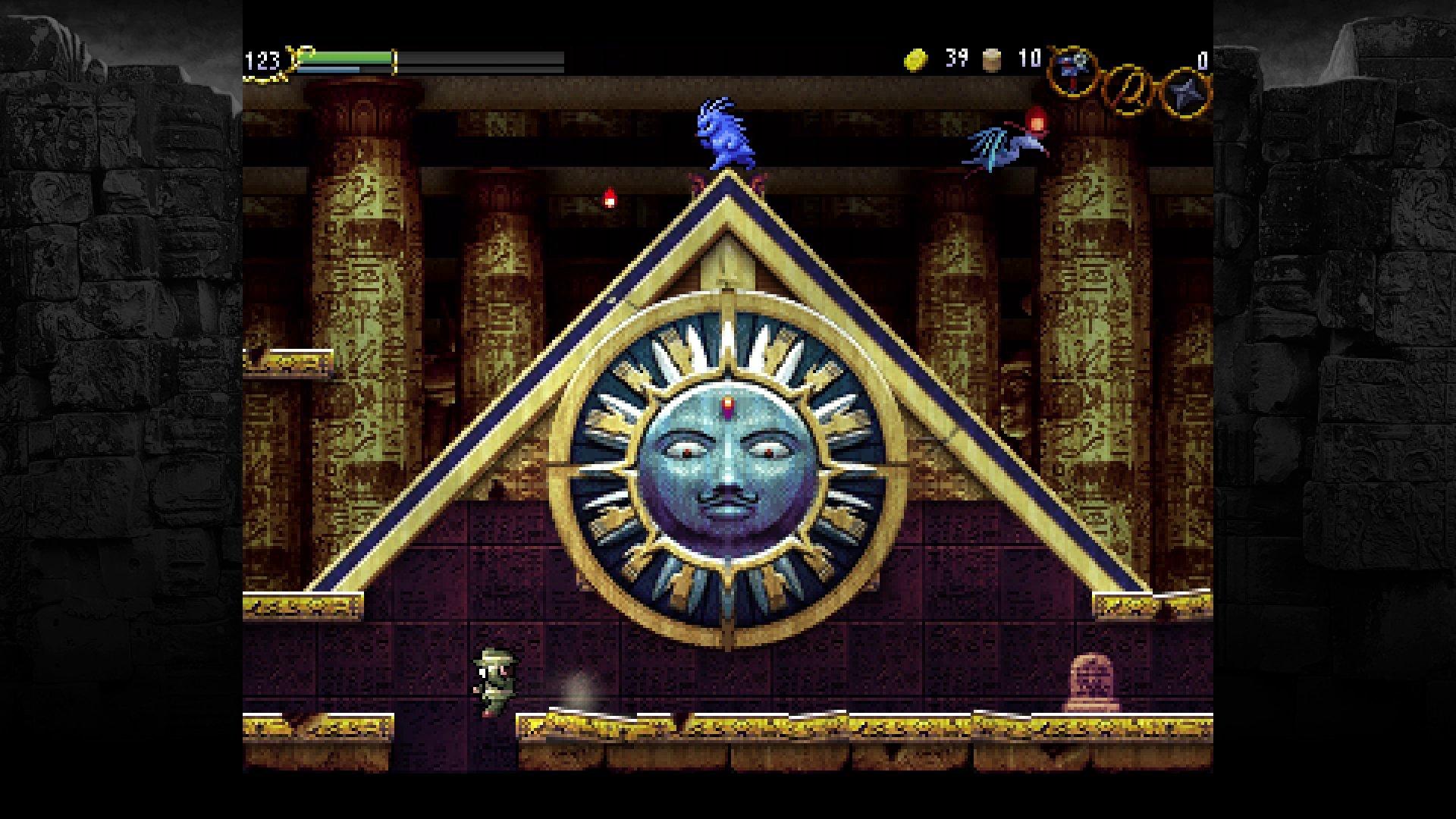Image resolution: width=1456 pixels, height=819 pixels.
Task: Select the weight counter icon showing 10
Action: tap(991, 59)
